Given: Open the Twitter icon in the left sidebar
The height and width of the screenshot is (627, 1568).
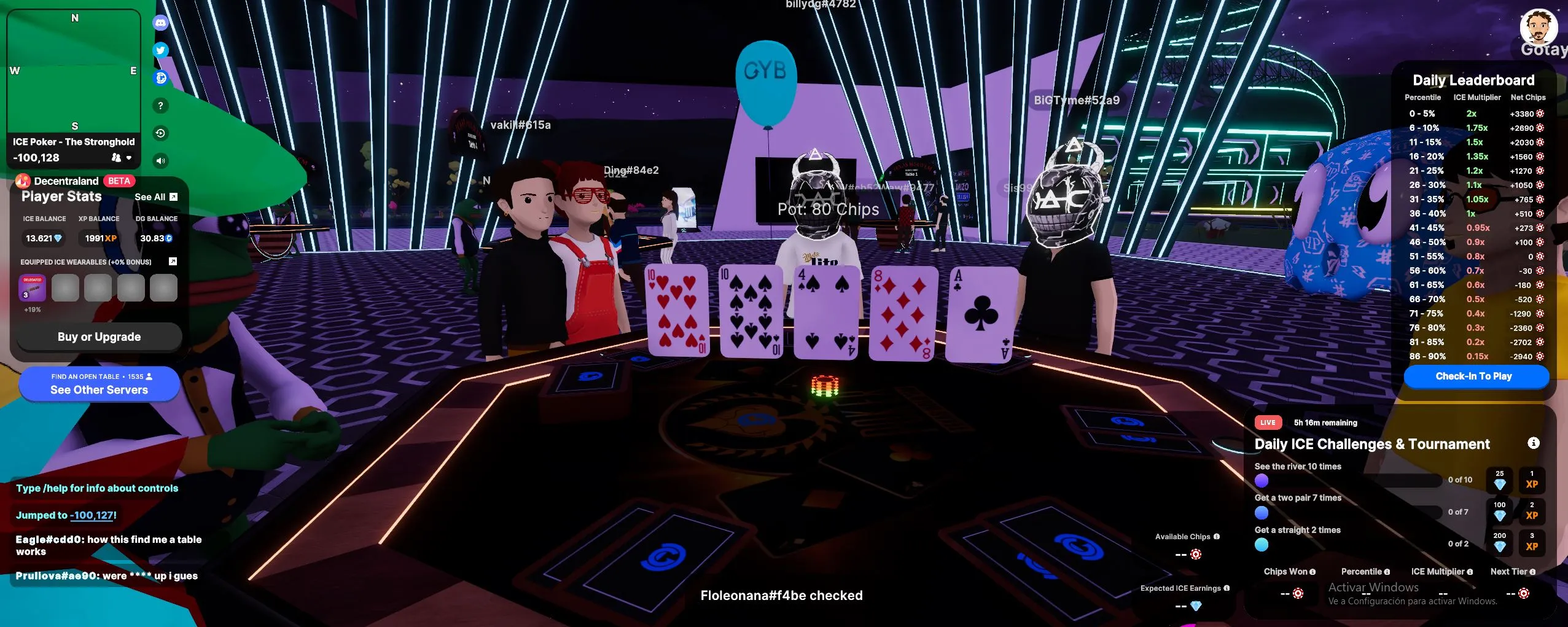Looking at the screenshot, I should point(161,50).
